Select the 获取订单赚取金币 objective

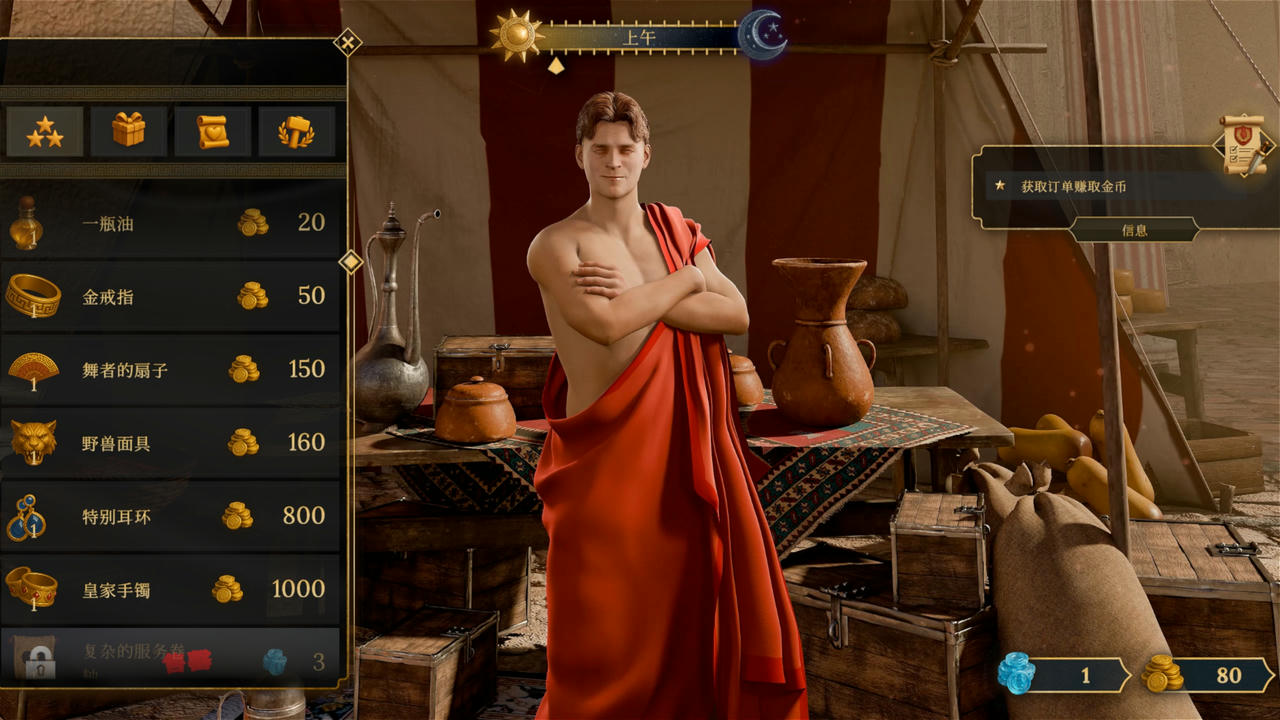[x=1073, y=186]
